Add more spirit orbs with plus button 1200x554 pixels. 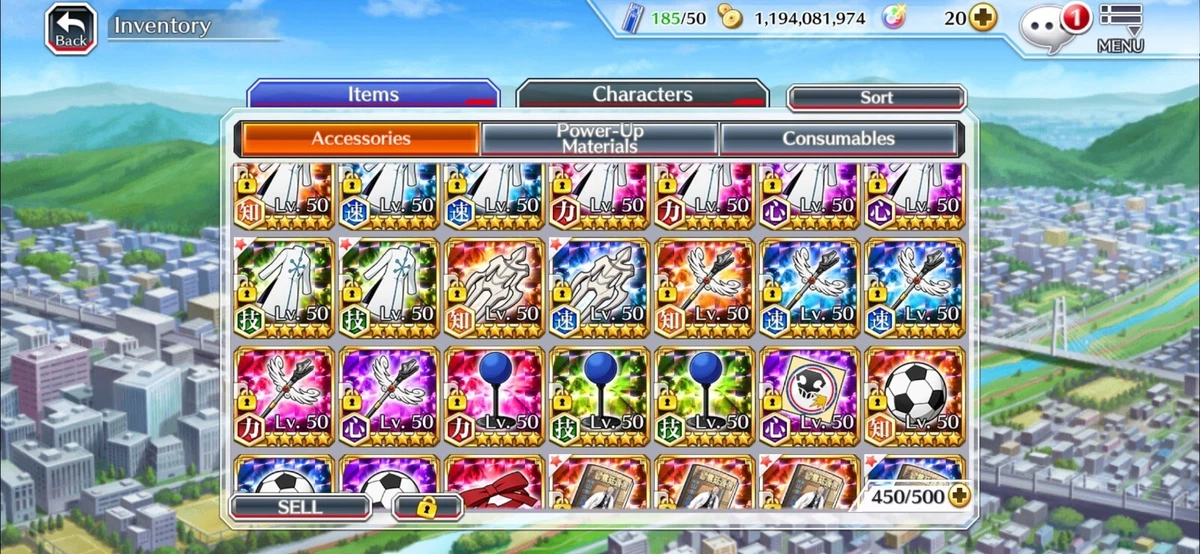[983, 19]
